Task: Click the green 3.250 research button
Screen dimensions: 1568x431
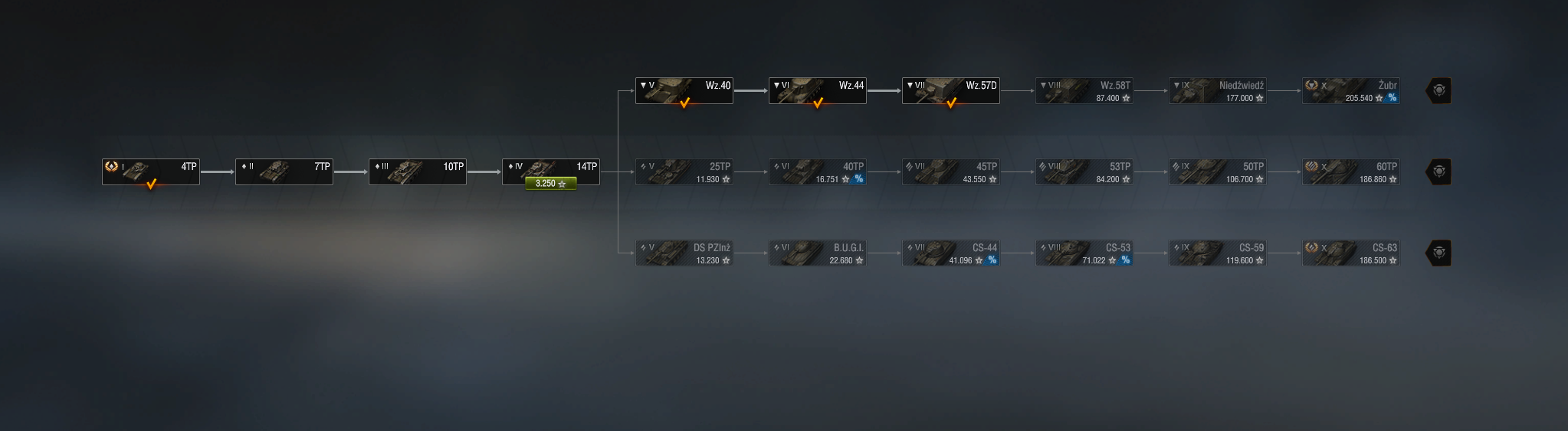Action: click(x=550, y=184)
